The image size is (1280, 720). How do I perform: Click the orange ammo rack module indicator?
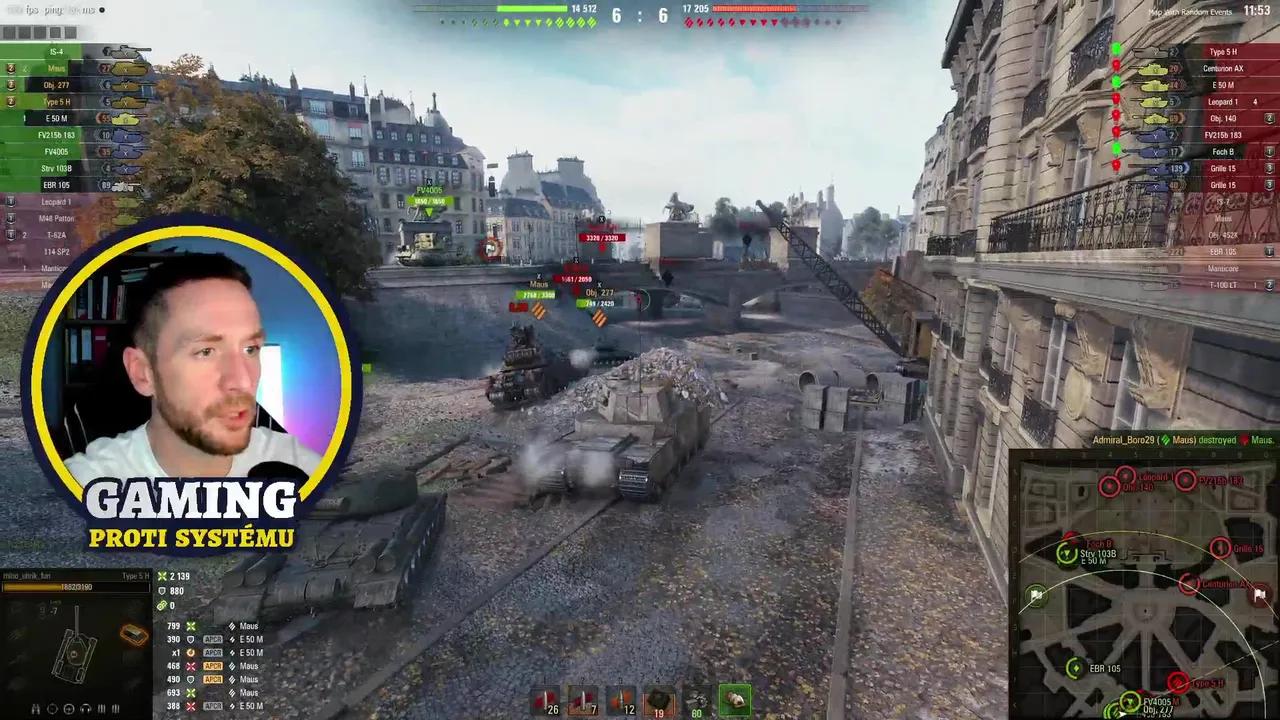point(133,634)
